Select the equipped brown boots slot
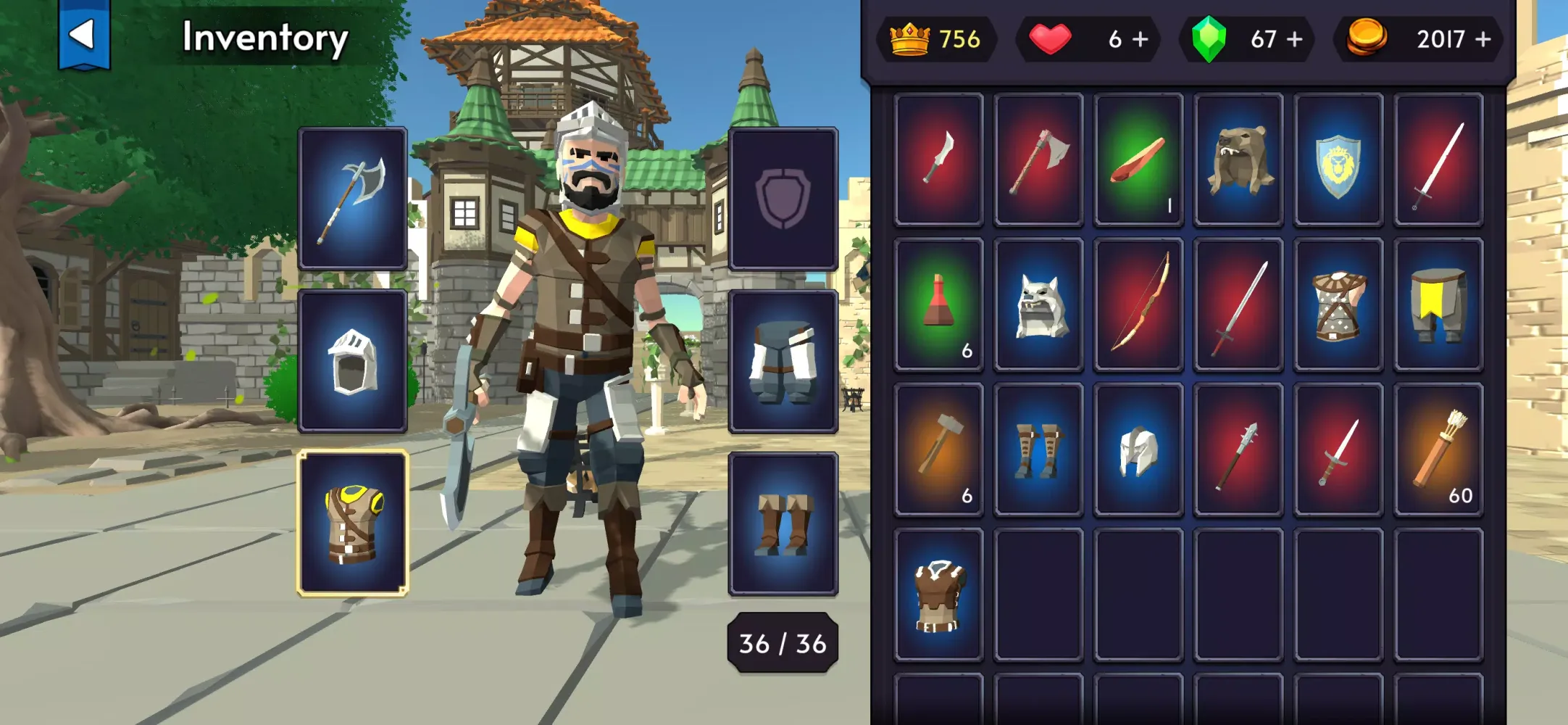This screenshot has height=725, width=1568. 783,523
